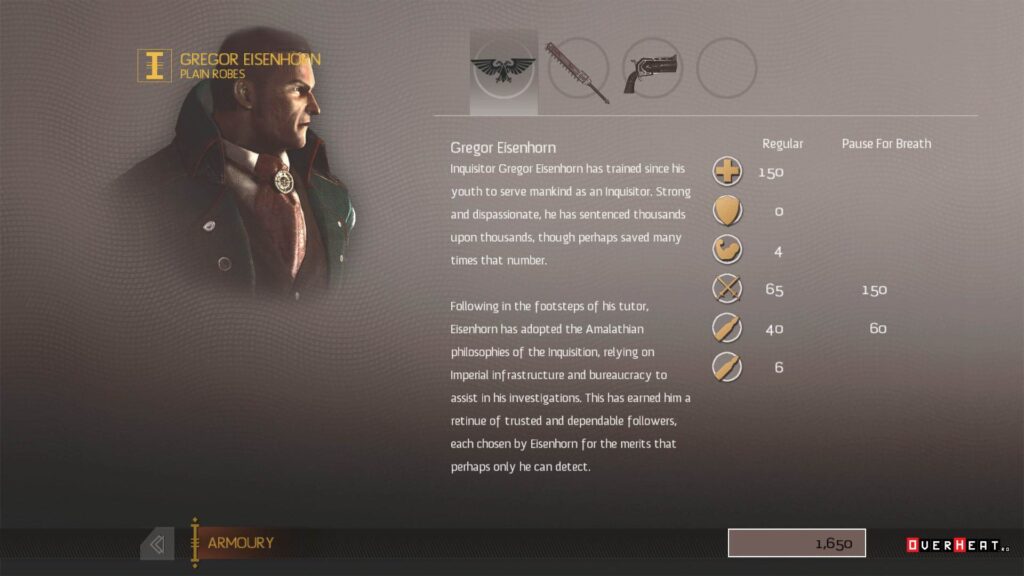Switch to the chainsword weapon tab
The width and height of the screenshot is (1024, 576).
pos(578,71)
